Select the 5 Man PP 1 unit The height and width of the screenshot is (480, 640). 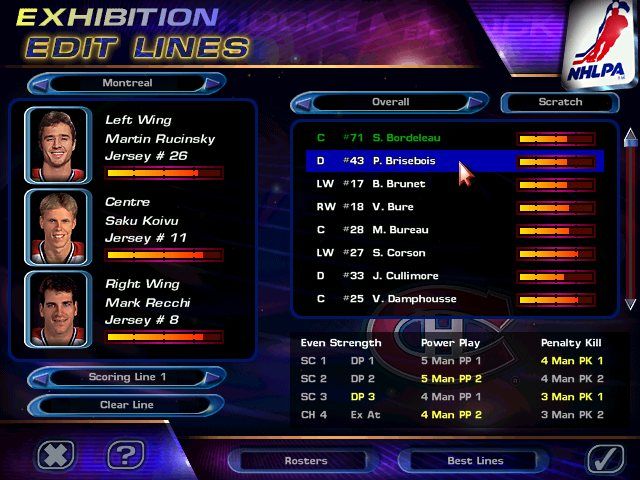(x=450, y=361)
